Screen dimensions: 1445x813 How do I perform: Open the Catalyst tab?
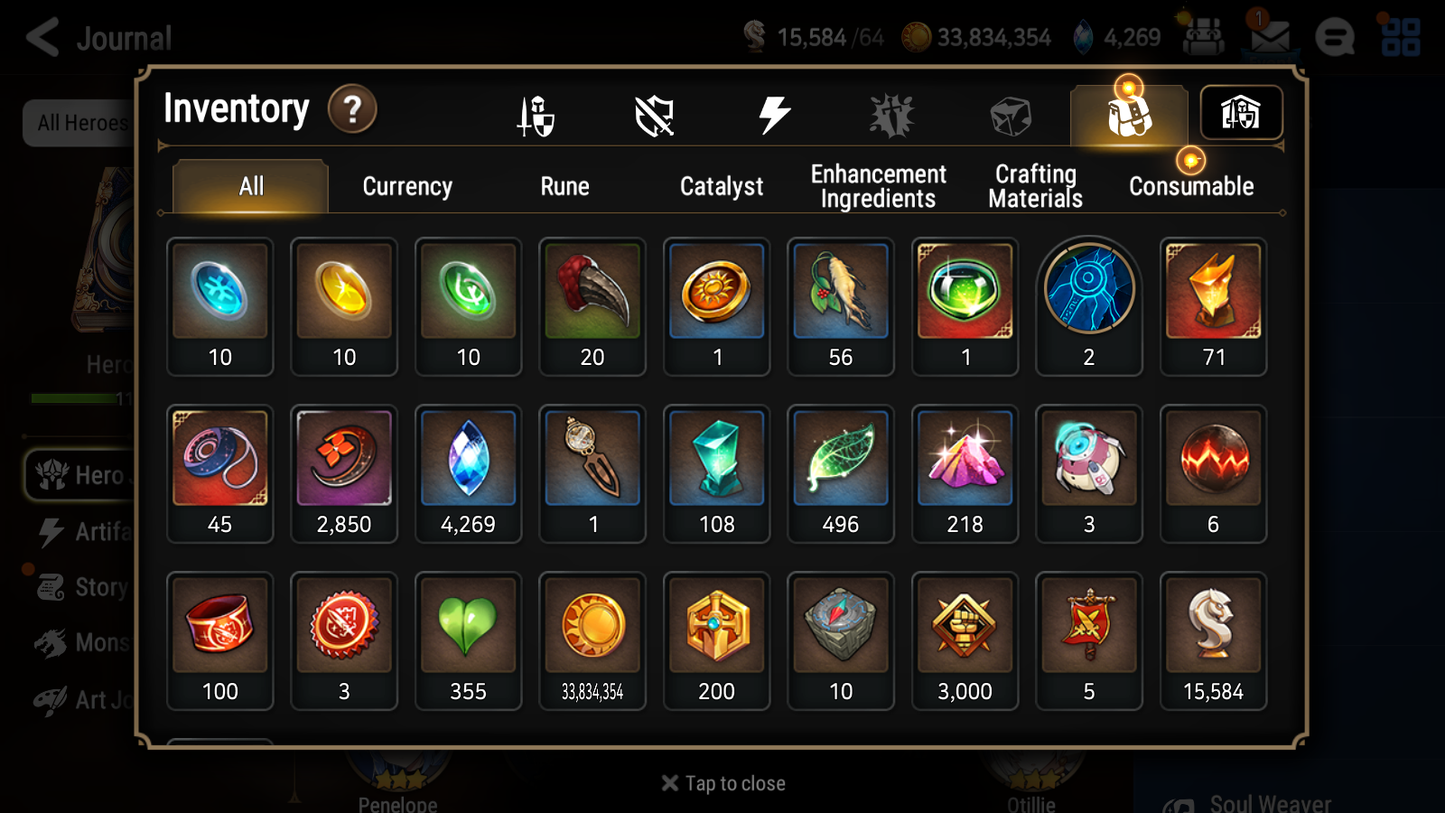722,186
